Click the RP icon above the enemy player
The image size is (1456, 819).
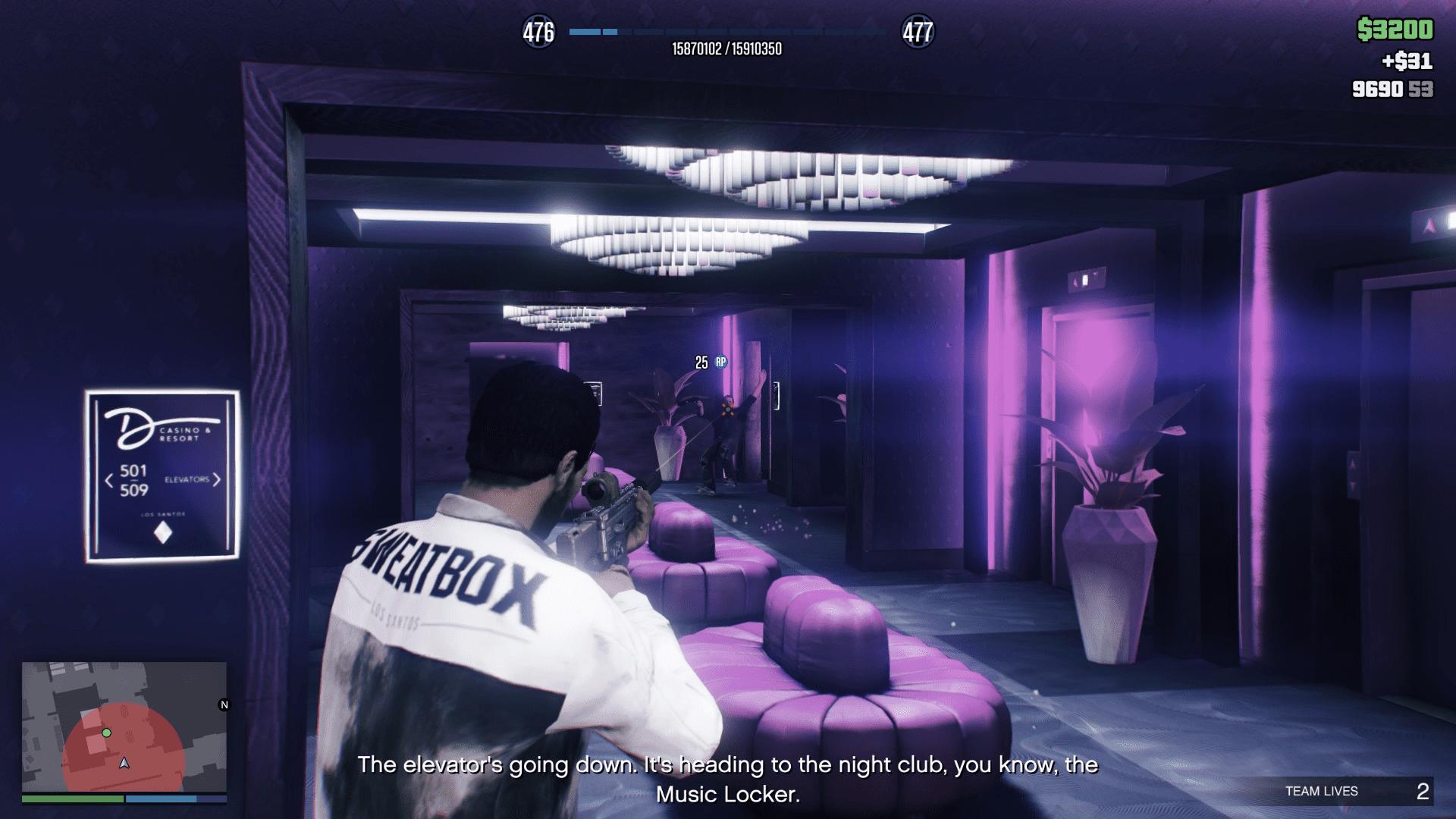[720, 360]
